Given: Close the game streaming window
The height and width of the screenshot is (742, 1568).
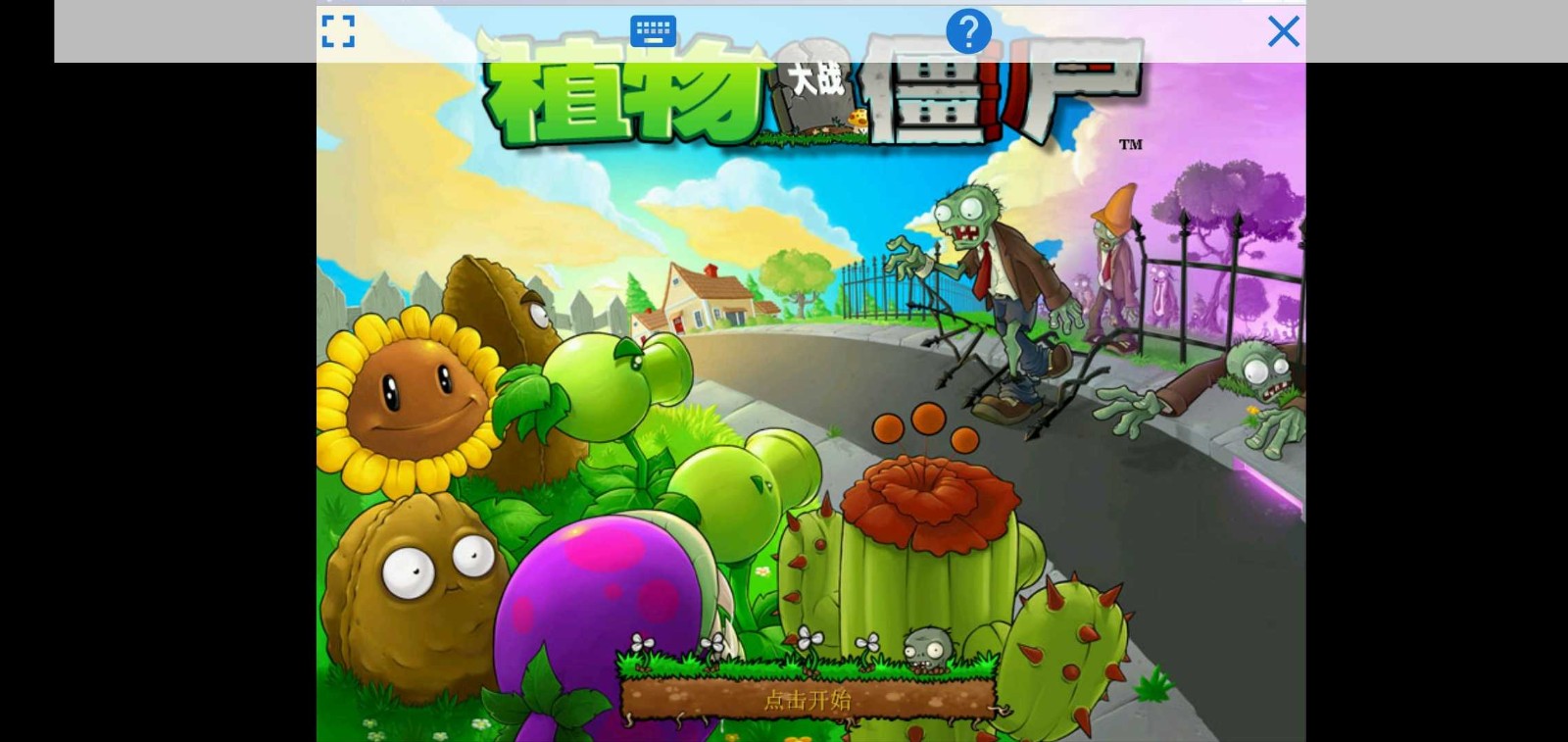Looking at the screenshot, I should (x=1283, y=30).
